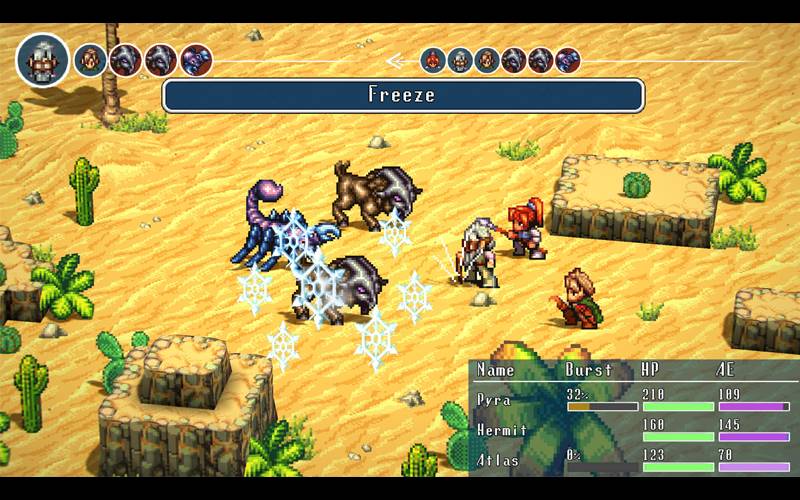Select Pyra's row in the party panel
Image resolution: width=800 pixels, height=500 pixels.
(632, 401)
